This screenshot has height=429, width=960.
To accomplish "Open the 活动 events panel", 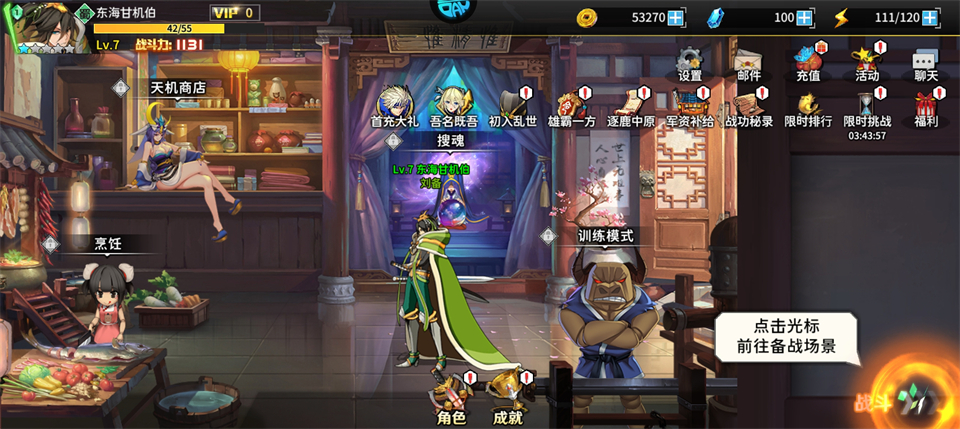I will click(866, 62).
